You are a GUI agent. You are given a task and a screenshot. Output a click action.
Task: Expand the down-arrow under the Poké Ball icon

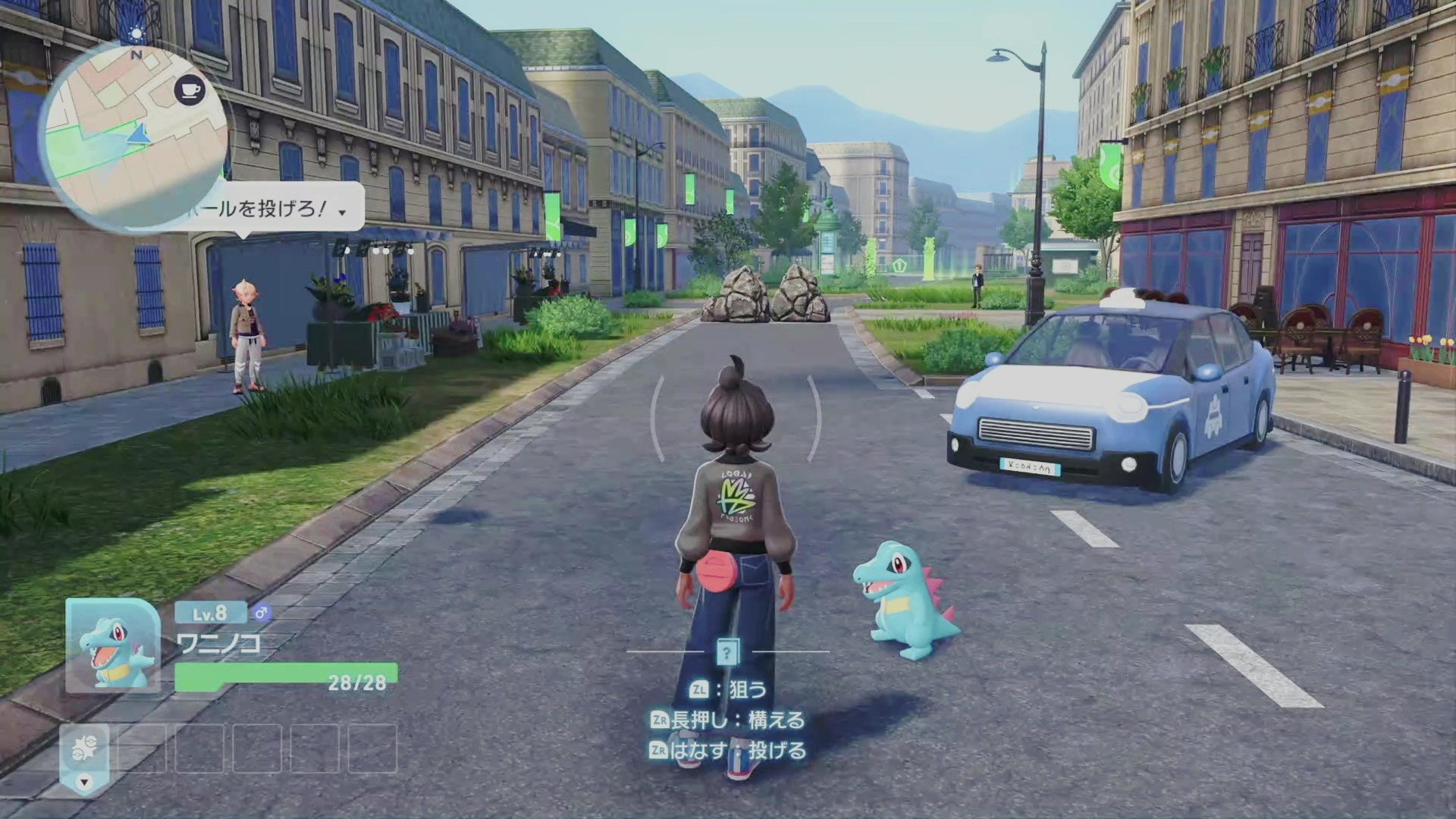85,782
